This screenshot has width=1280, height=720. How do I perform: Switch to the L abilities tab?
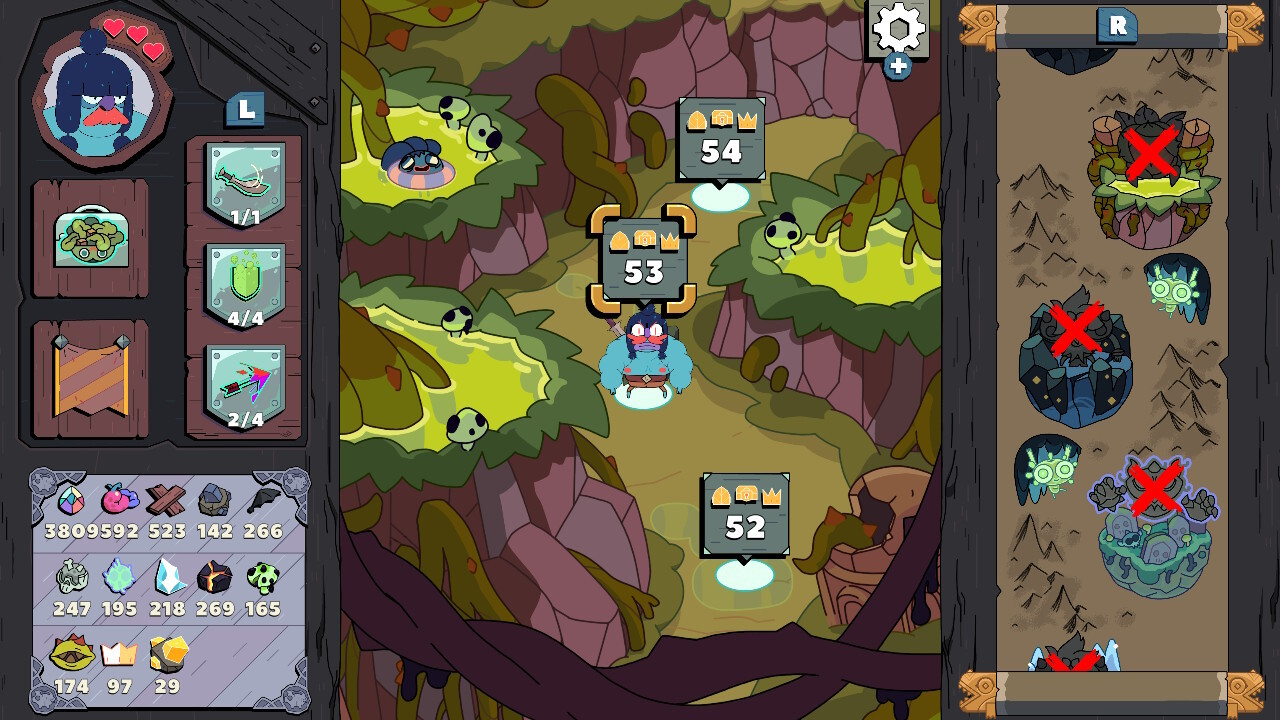click(243, 111)
